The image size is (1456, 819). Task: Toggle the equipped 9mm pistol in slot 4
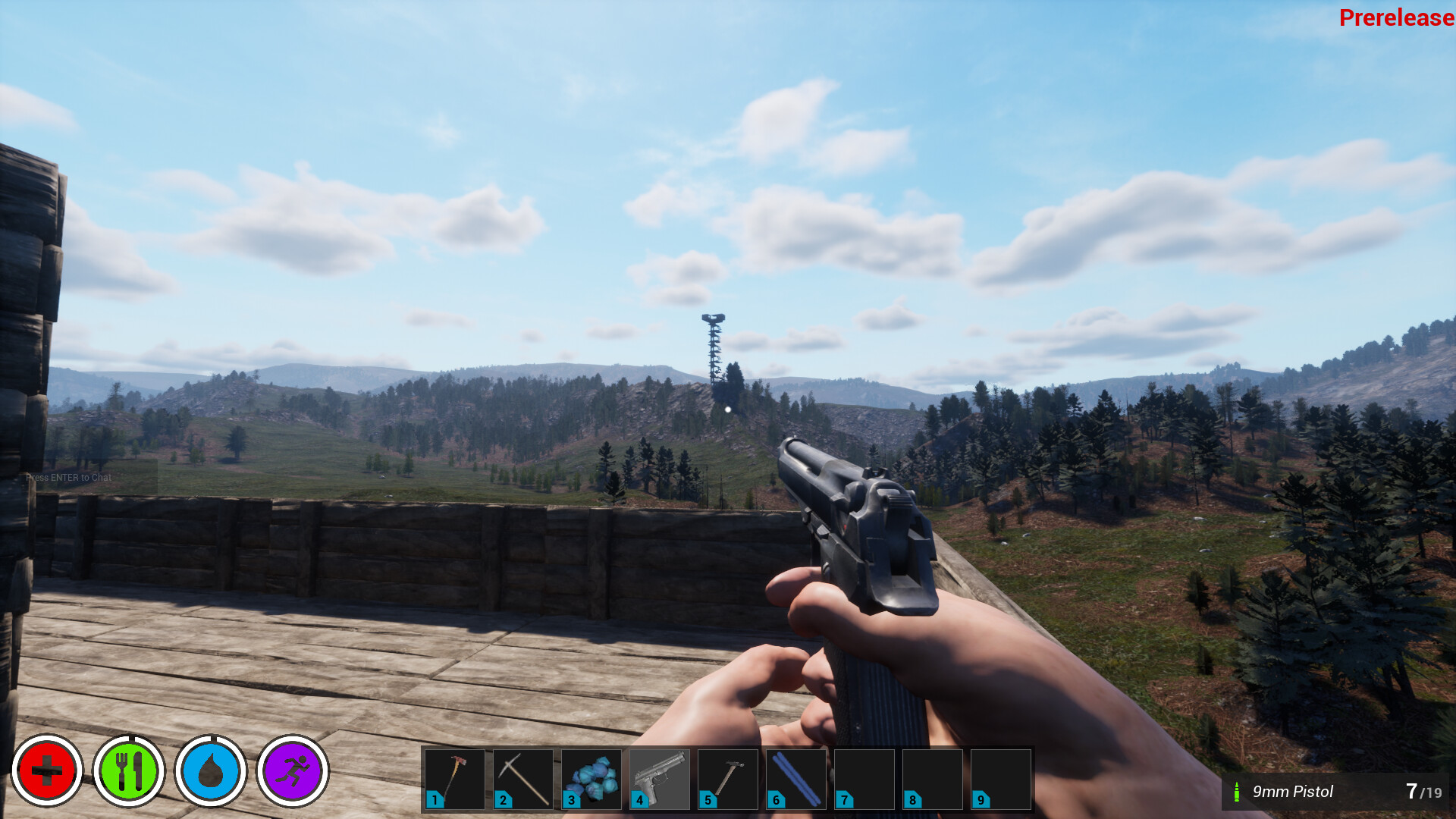(658, 779)
